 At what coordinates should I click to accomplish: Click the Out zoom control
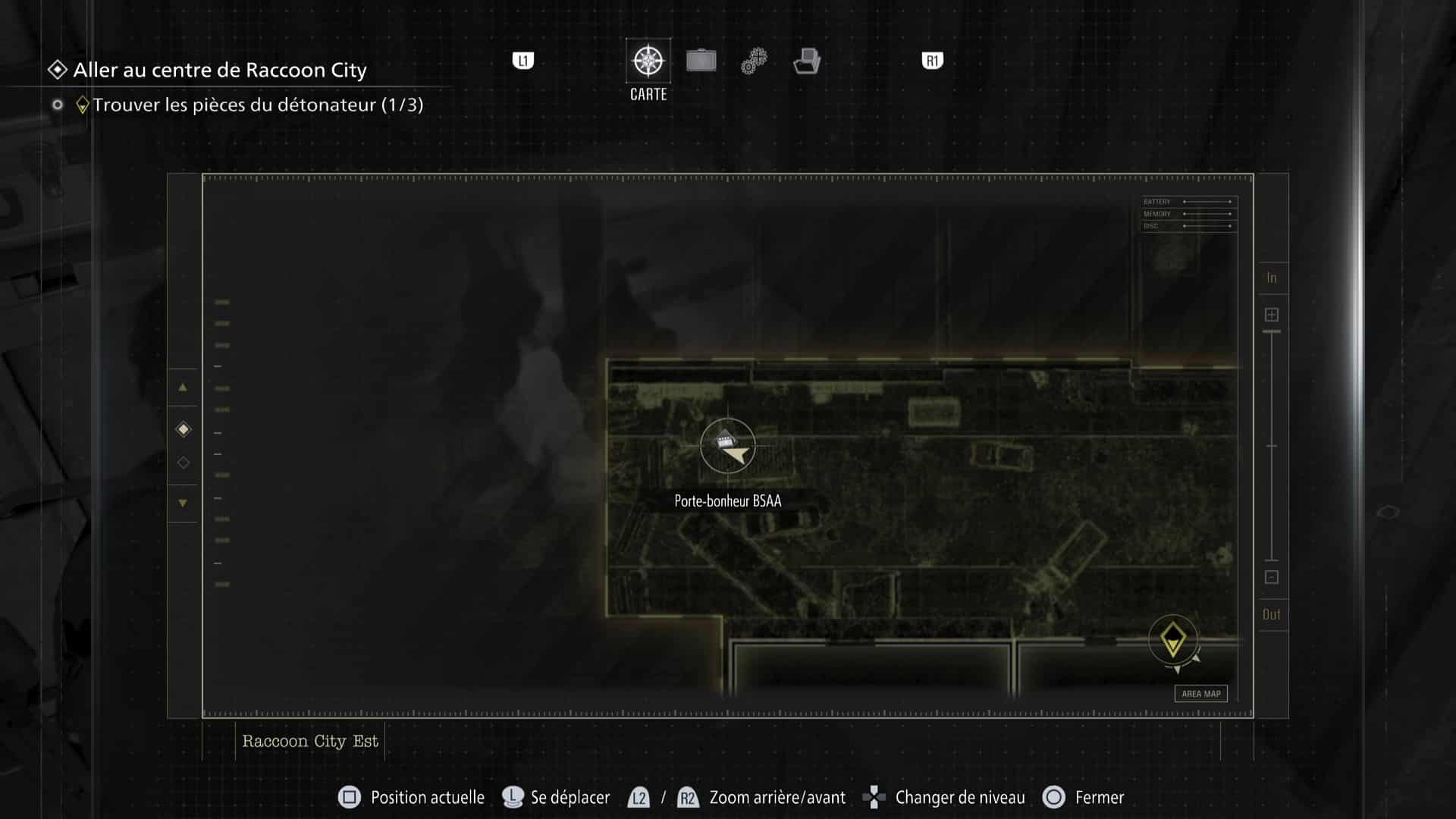pos(1272,614)
